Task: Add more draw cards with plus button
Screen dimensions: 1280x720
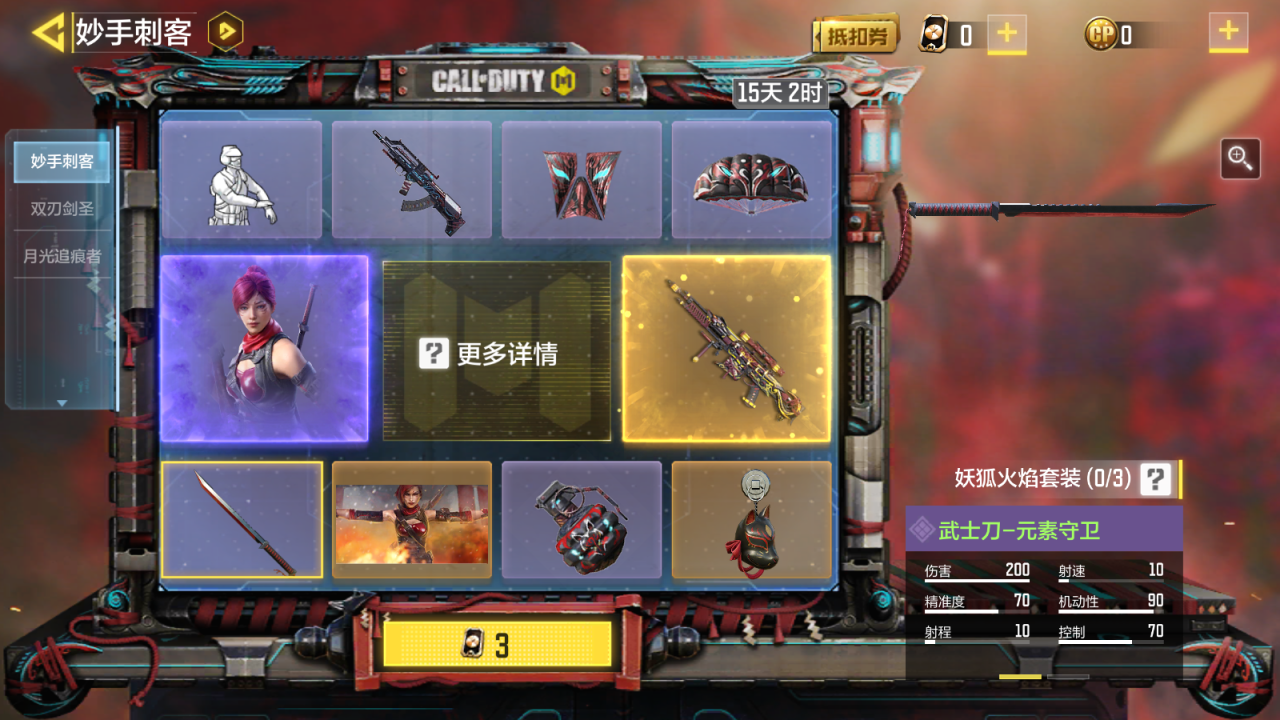Action: pos(1006,34)
